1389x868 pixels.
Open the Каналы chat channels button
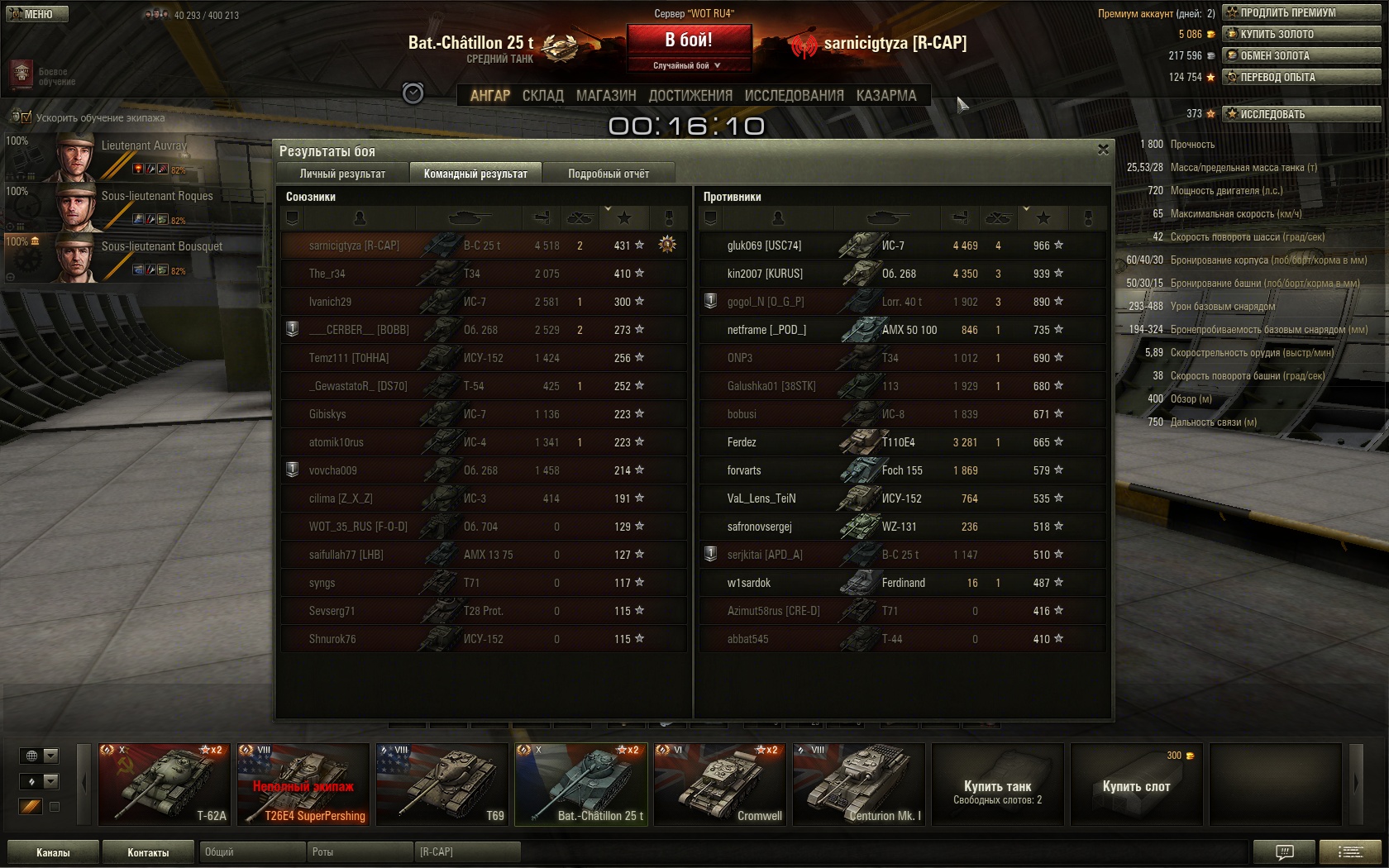click(53, 852)
